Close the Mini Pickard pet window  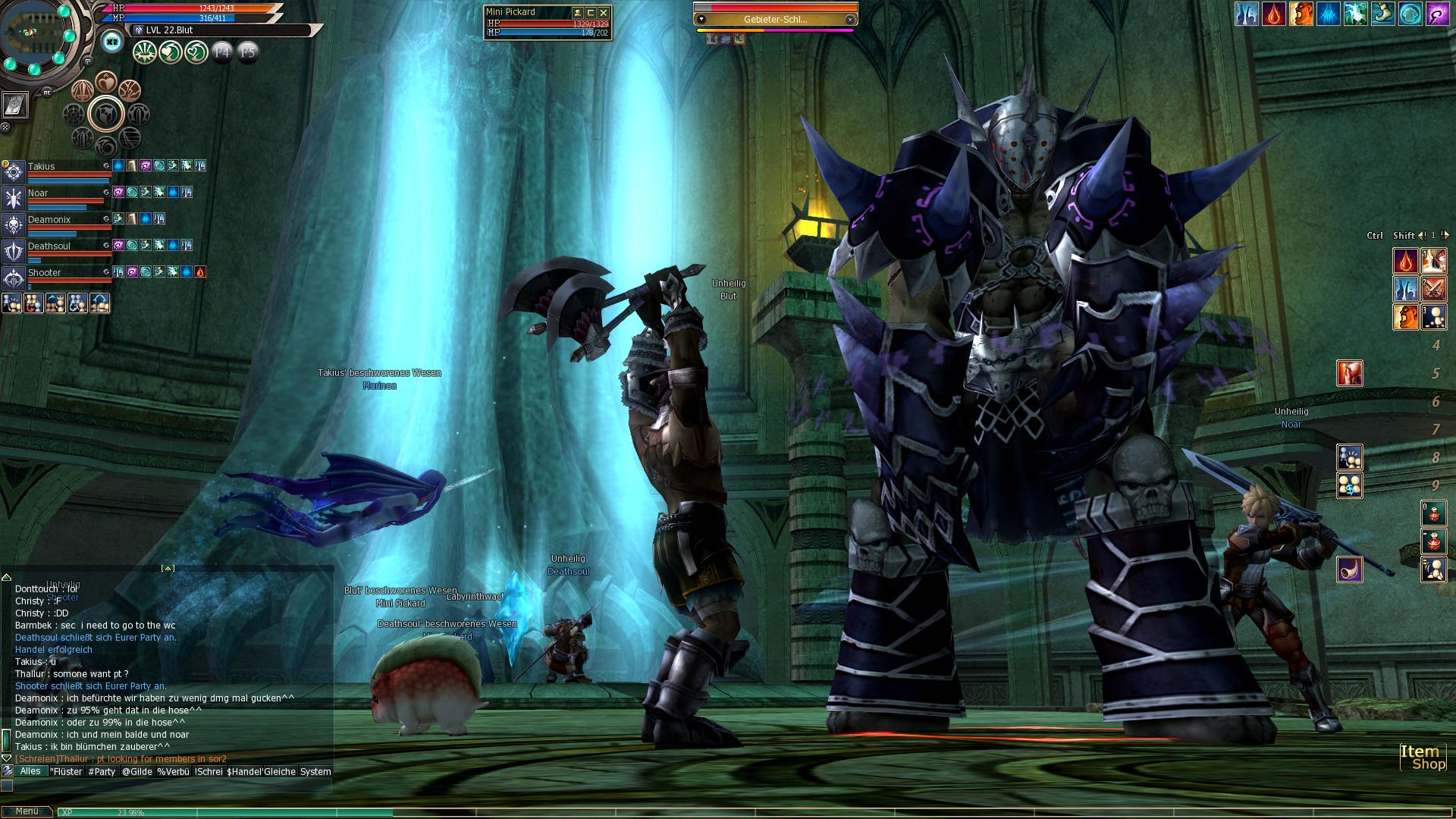[604, 12]
